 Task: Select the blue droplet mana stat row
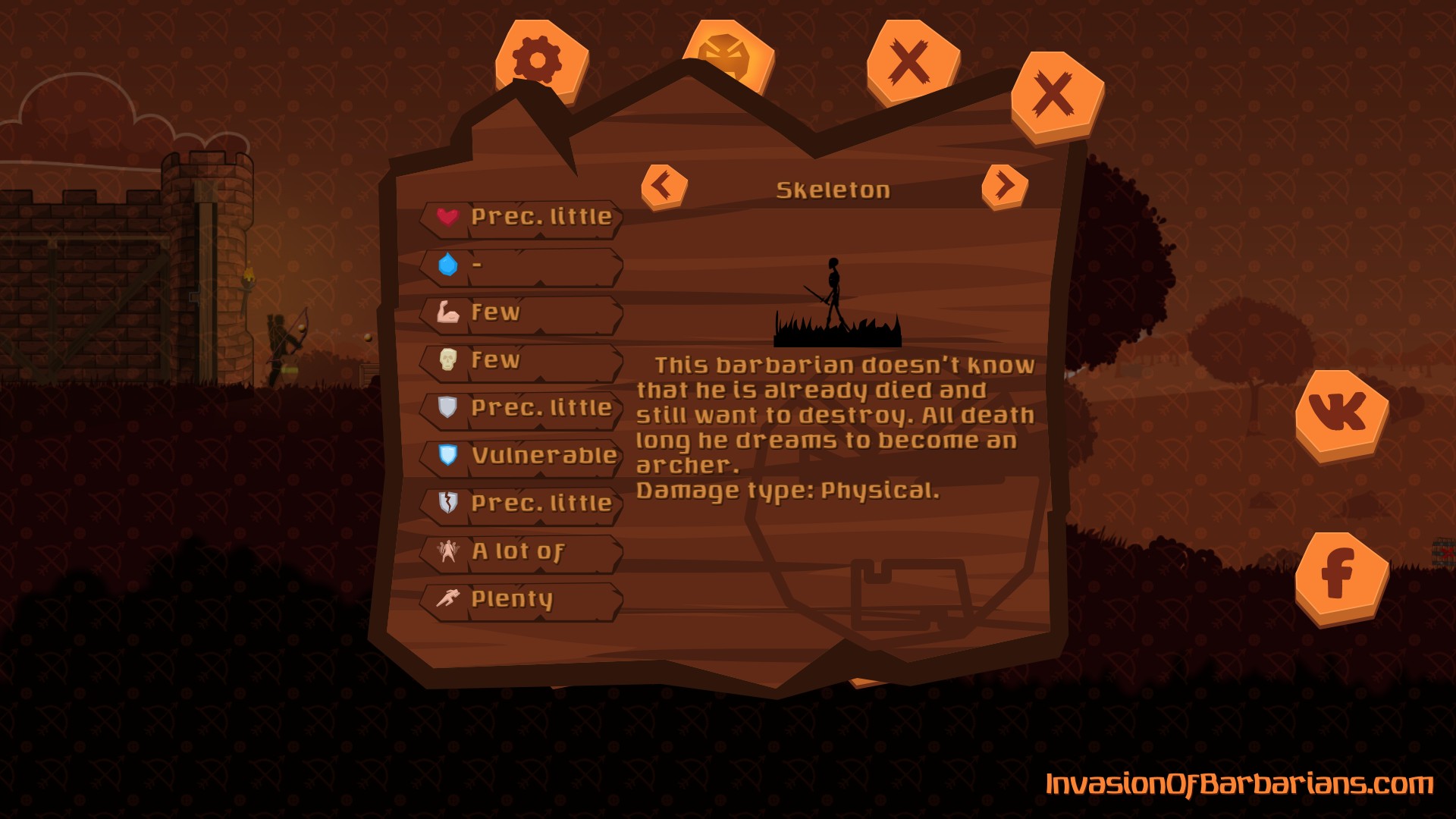click(522, 265)
